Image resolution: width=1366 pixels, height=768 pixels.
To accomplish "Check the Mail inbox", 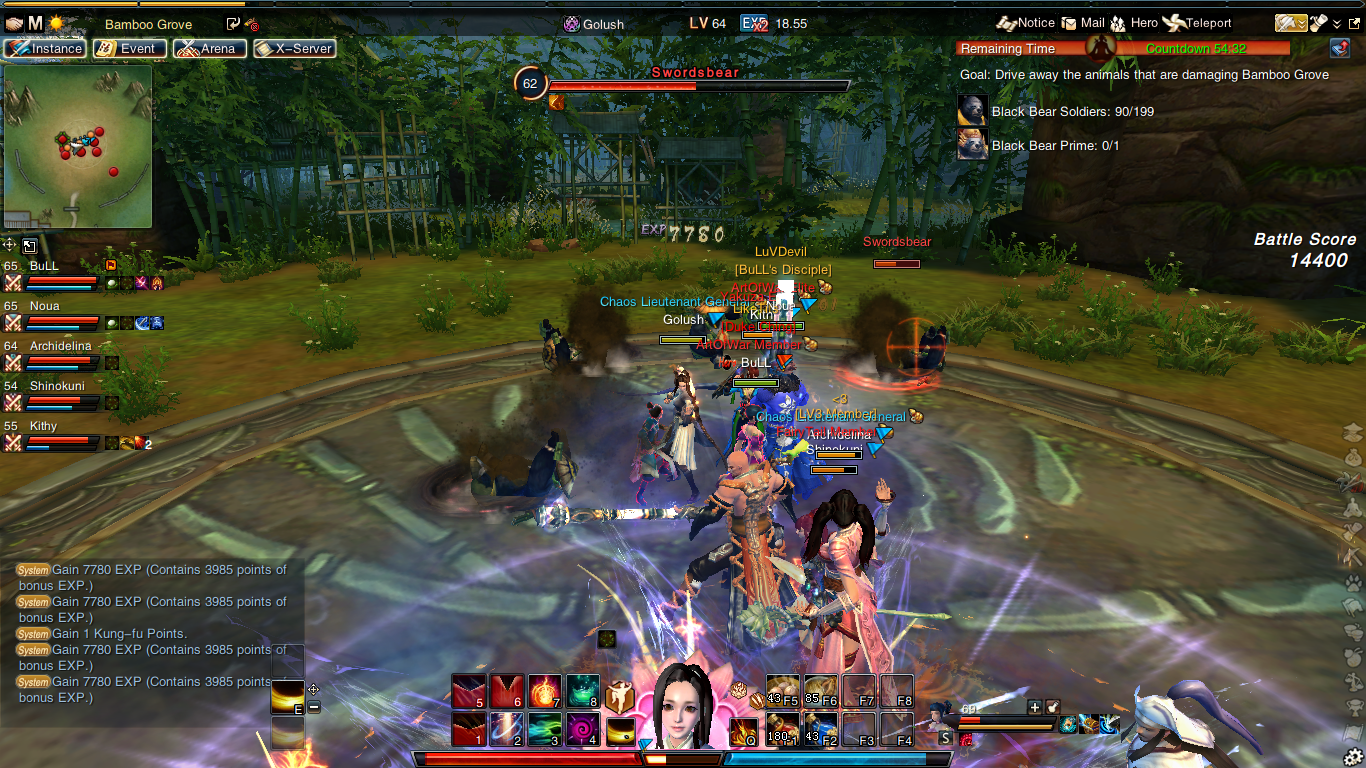I will pyautogui.click(x=1083, y=23).
